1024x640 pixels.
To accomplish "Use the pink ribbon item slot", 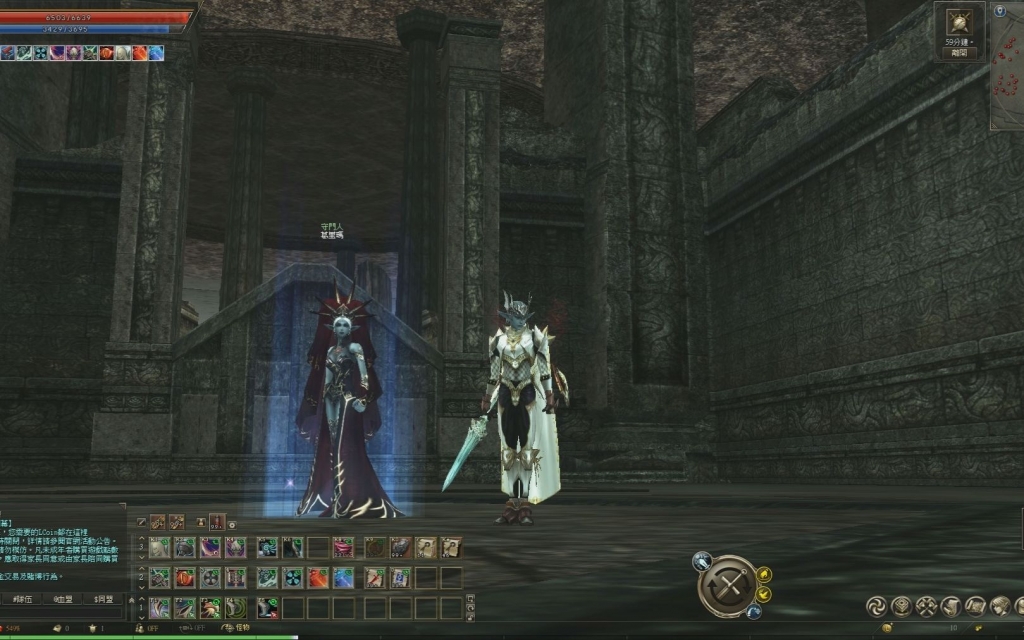I will (343, 547).
